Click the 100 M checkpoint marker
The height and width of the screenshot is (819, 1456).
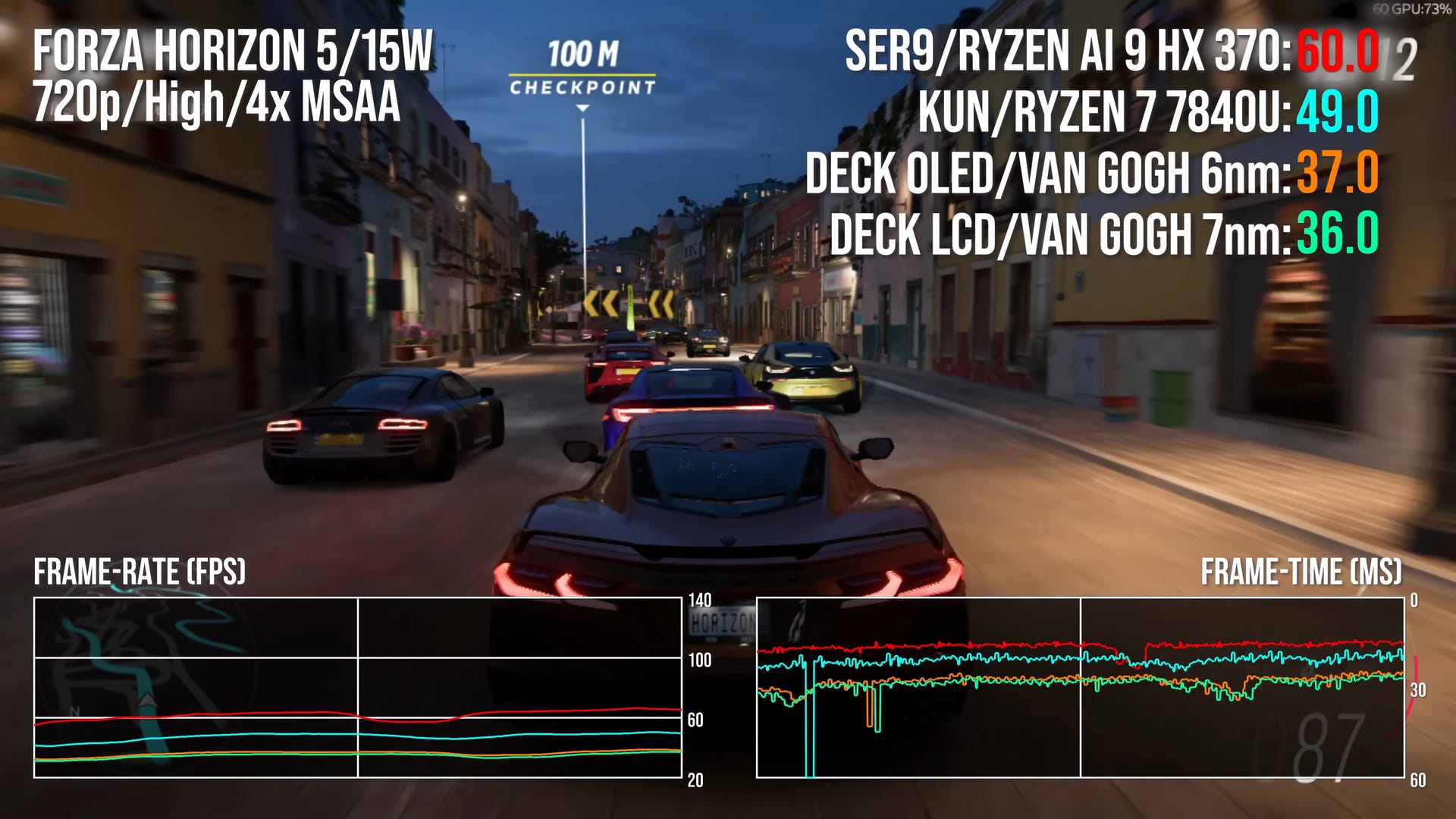(582, 69)
